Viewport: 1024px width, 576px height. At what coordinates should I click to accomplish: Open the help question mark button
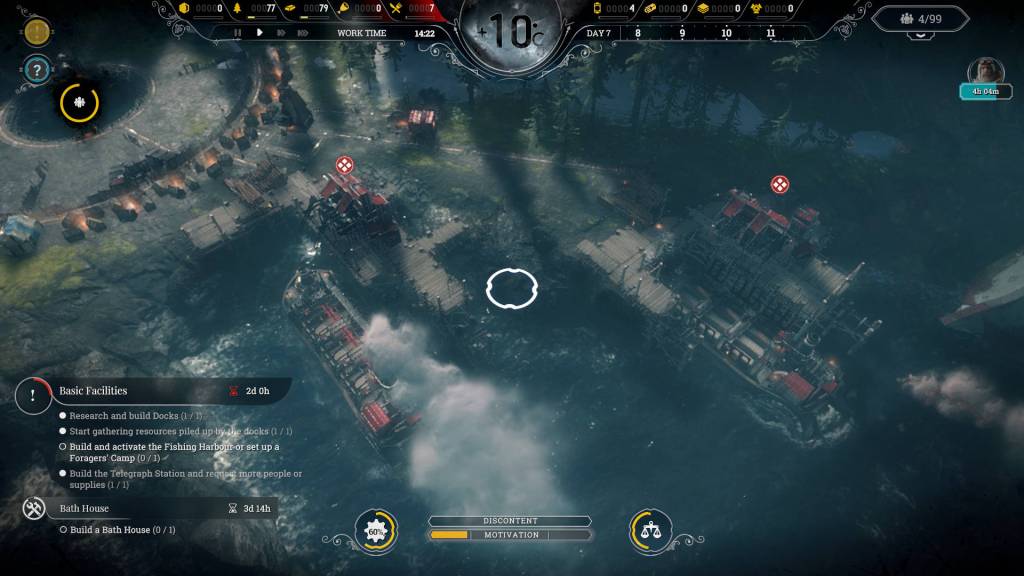coord(37,70)
